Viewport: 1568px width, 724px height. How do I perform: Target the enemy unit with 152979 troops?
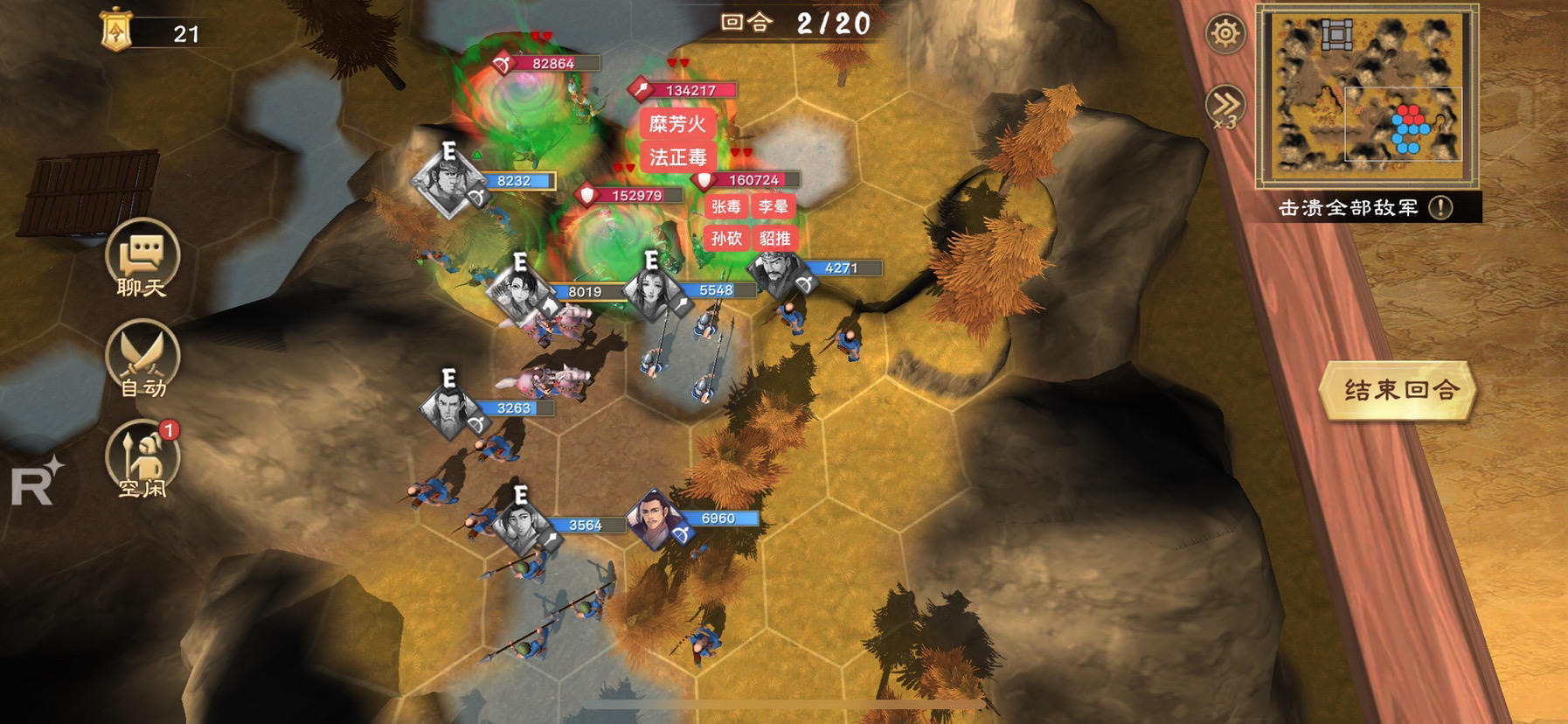click(629, 196)
